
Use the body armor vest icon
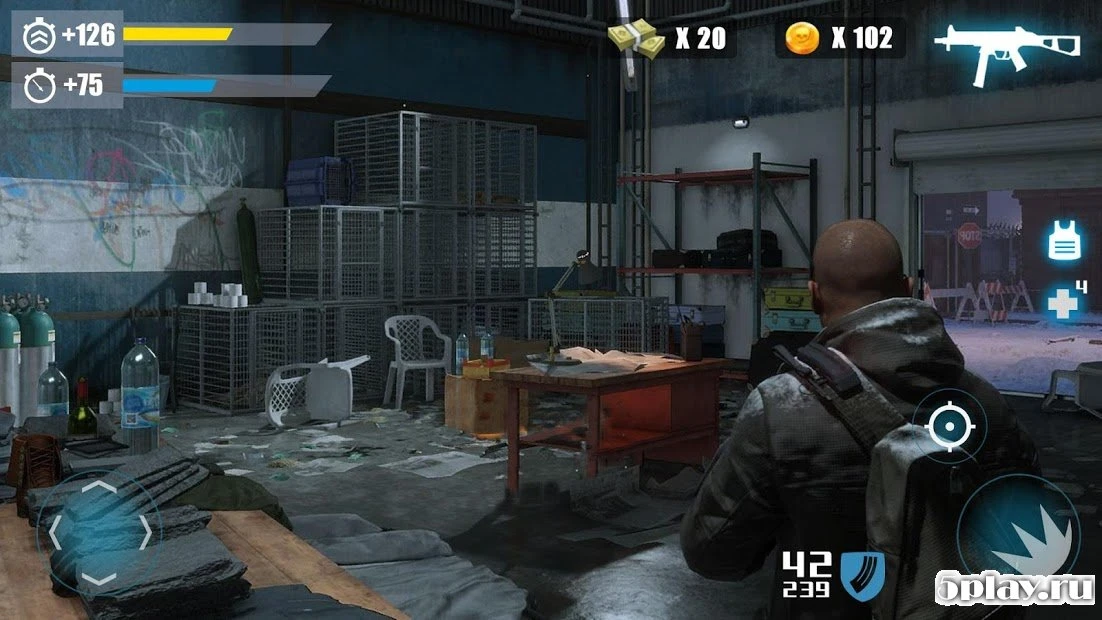[1062, 242]
